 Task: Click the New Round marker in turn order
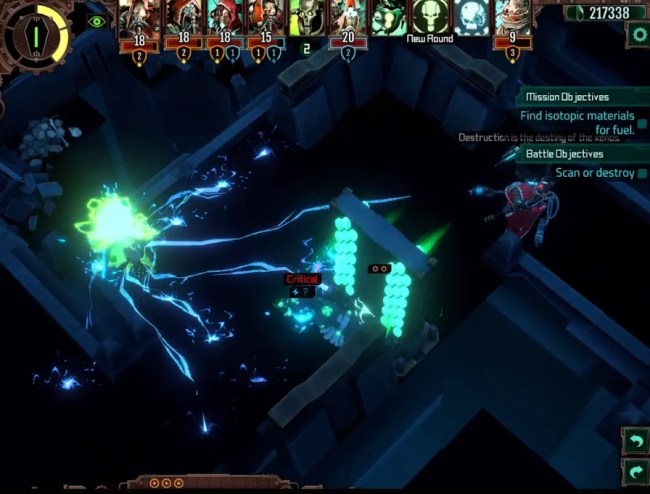[430, 18]
